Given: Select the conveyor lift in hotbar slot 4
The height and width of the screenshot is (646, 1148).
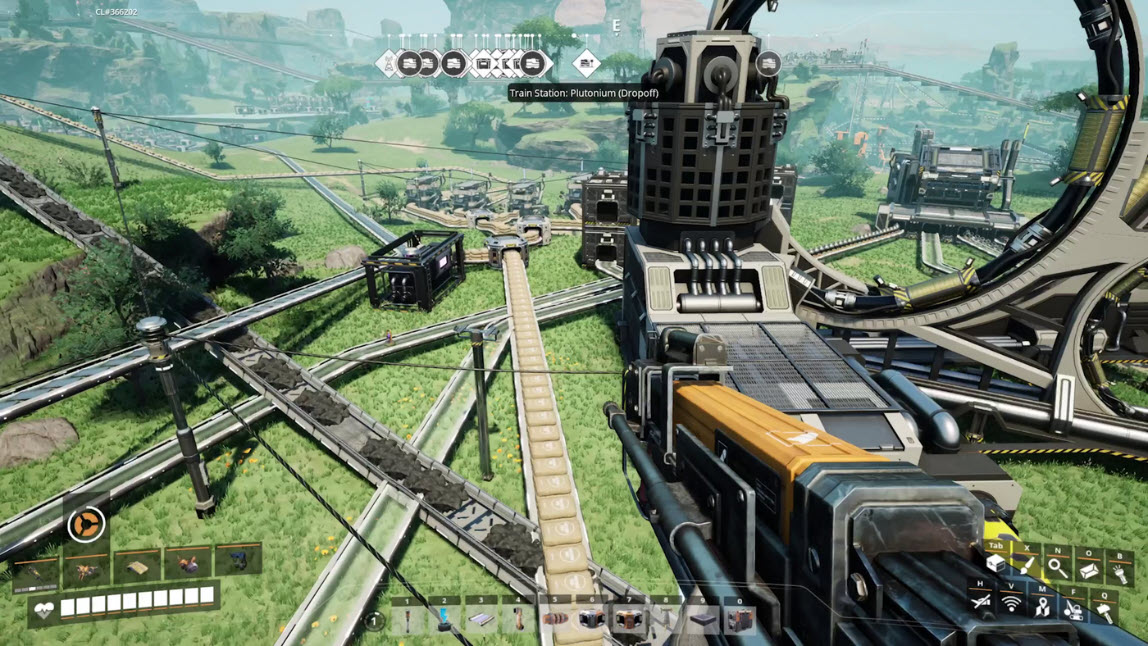Looking at the screenshot, I should point(518,620).
